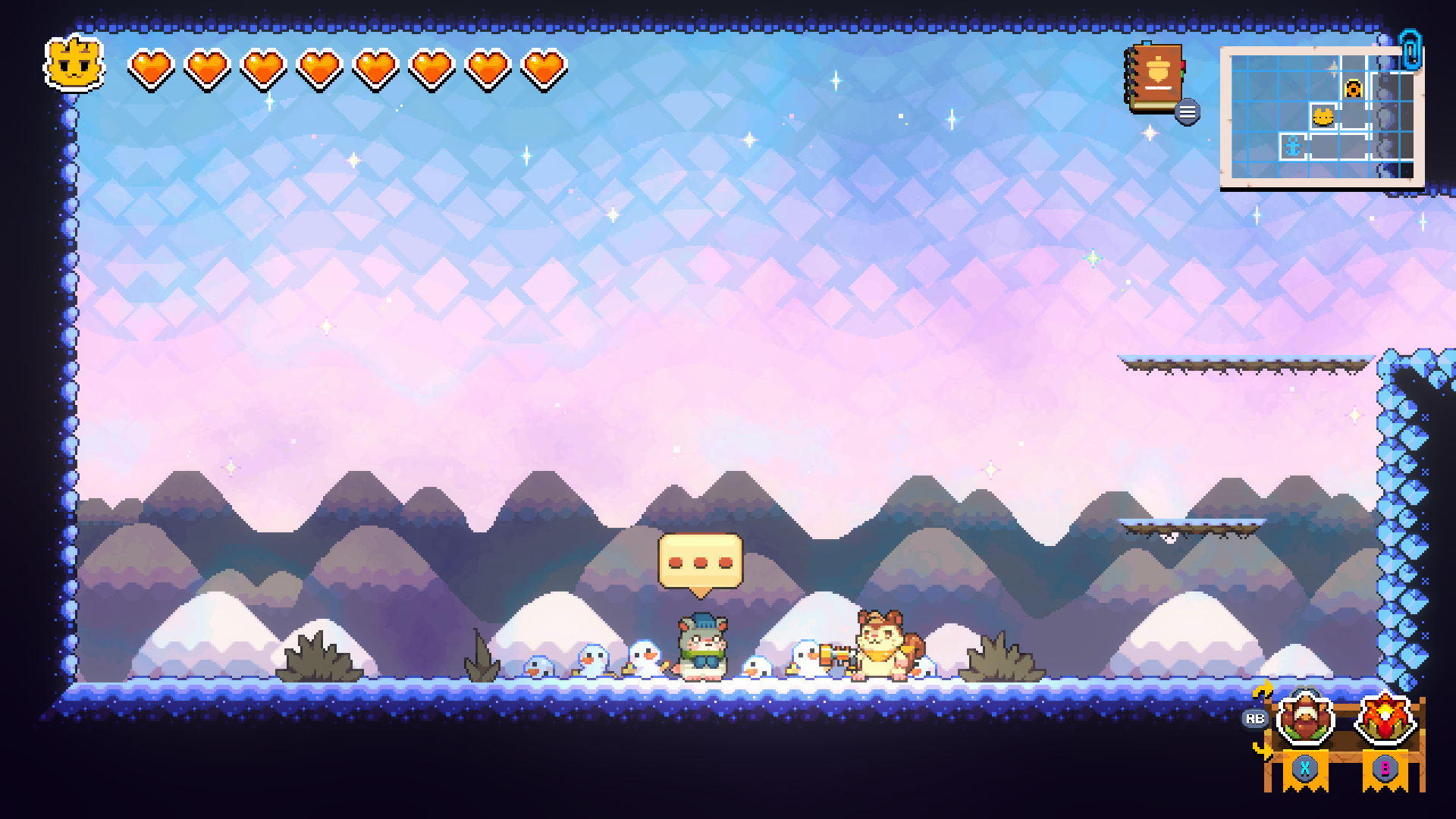This screenshot has height=819, width=1456.
Task: Open the minimap
Action: 1322,114
